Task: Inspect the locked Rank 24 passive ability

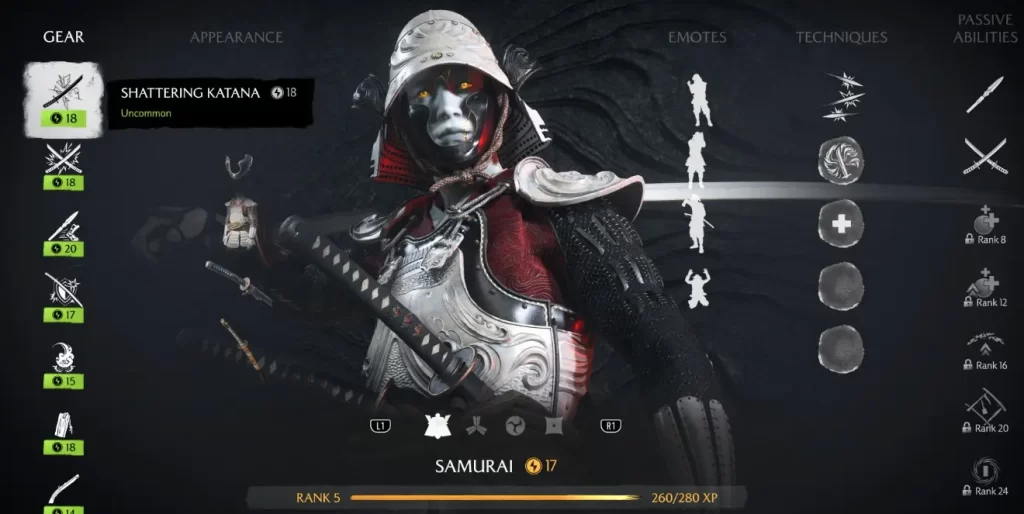Action: point(985,476)
